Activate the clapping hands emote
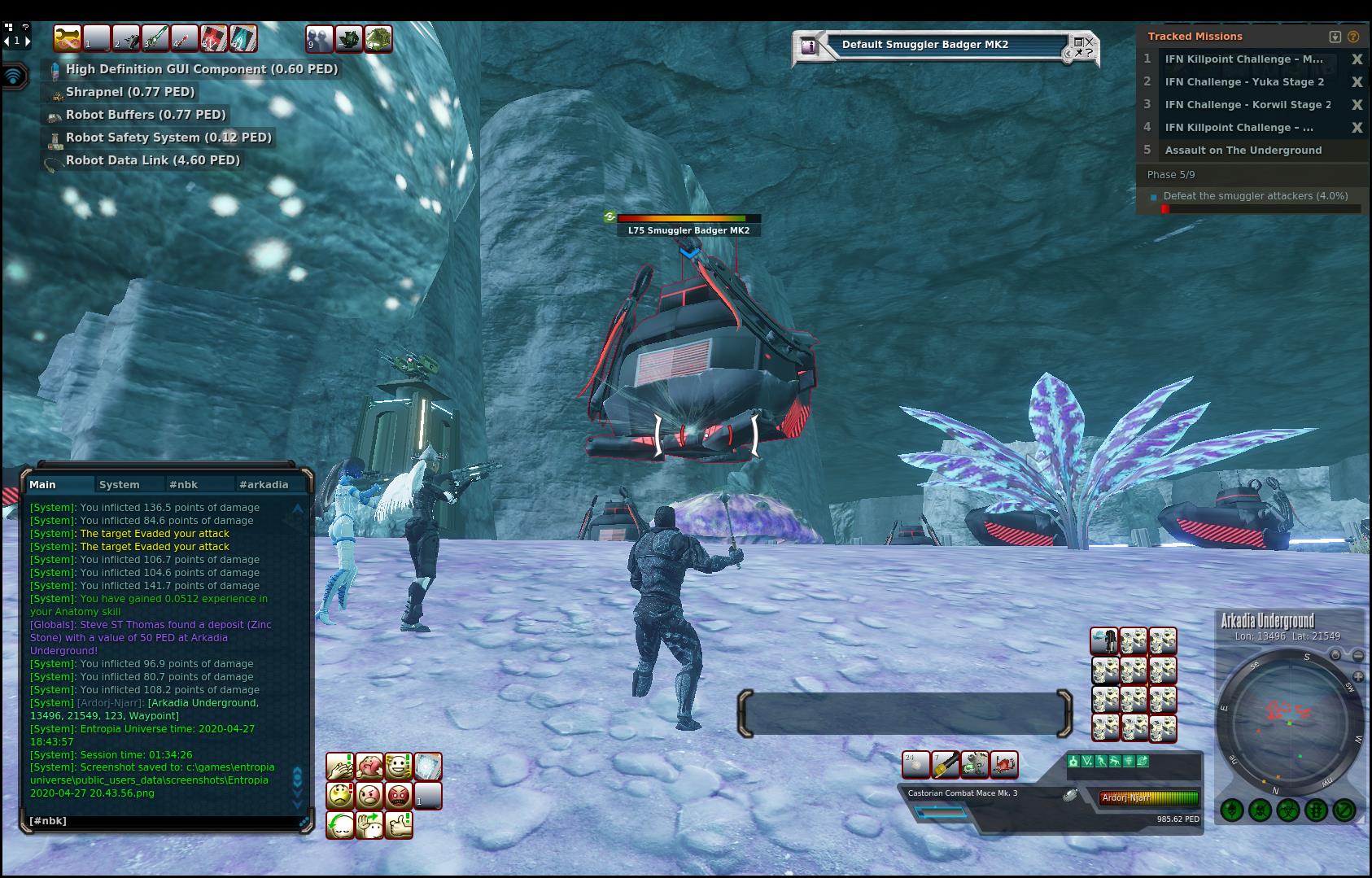Screen dimensions: 1372x878 [x=339, y=766]
